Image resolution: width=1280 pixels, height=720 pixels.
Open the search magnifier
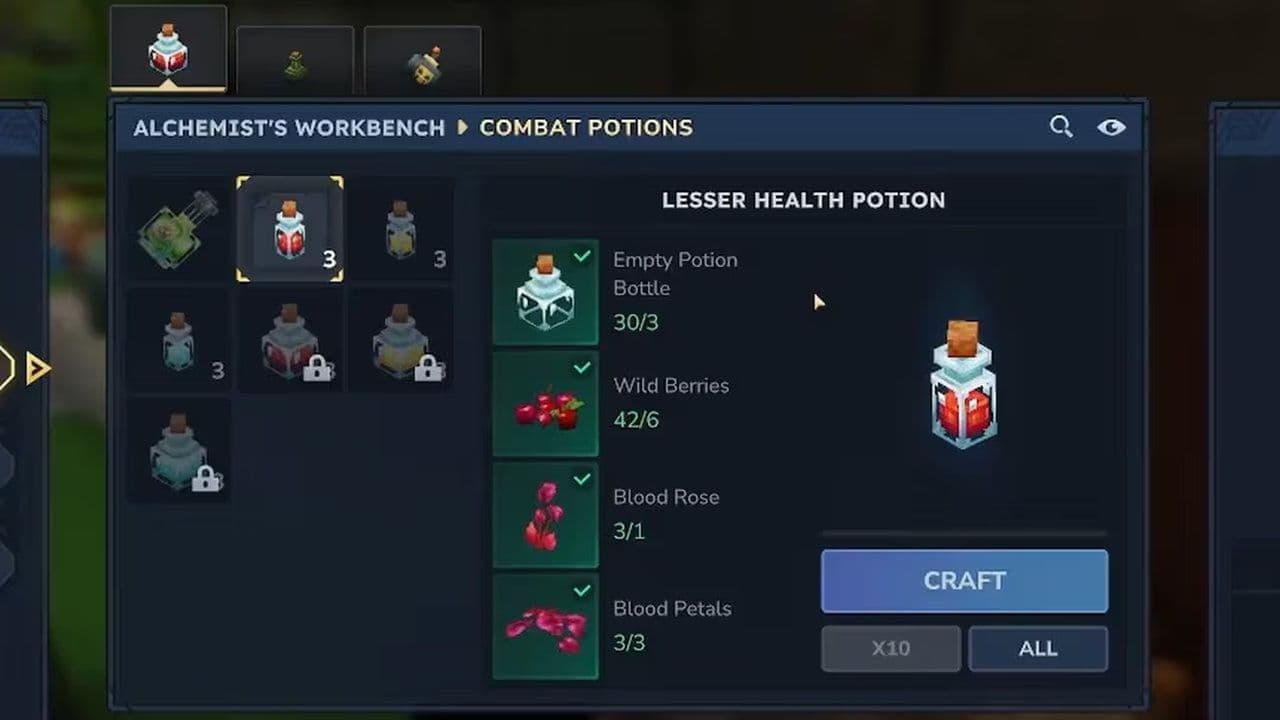tap(1061, 127)
